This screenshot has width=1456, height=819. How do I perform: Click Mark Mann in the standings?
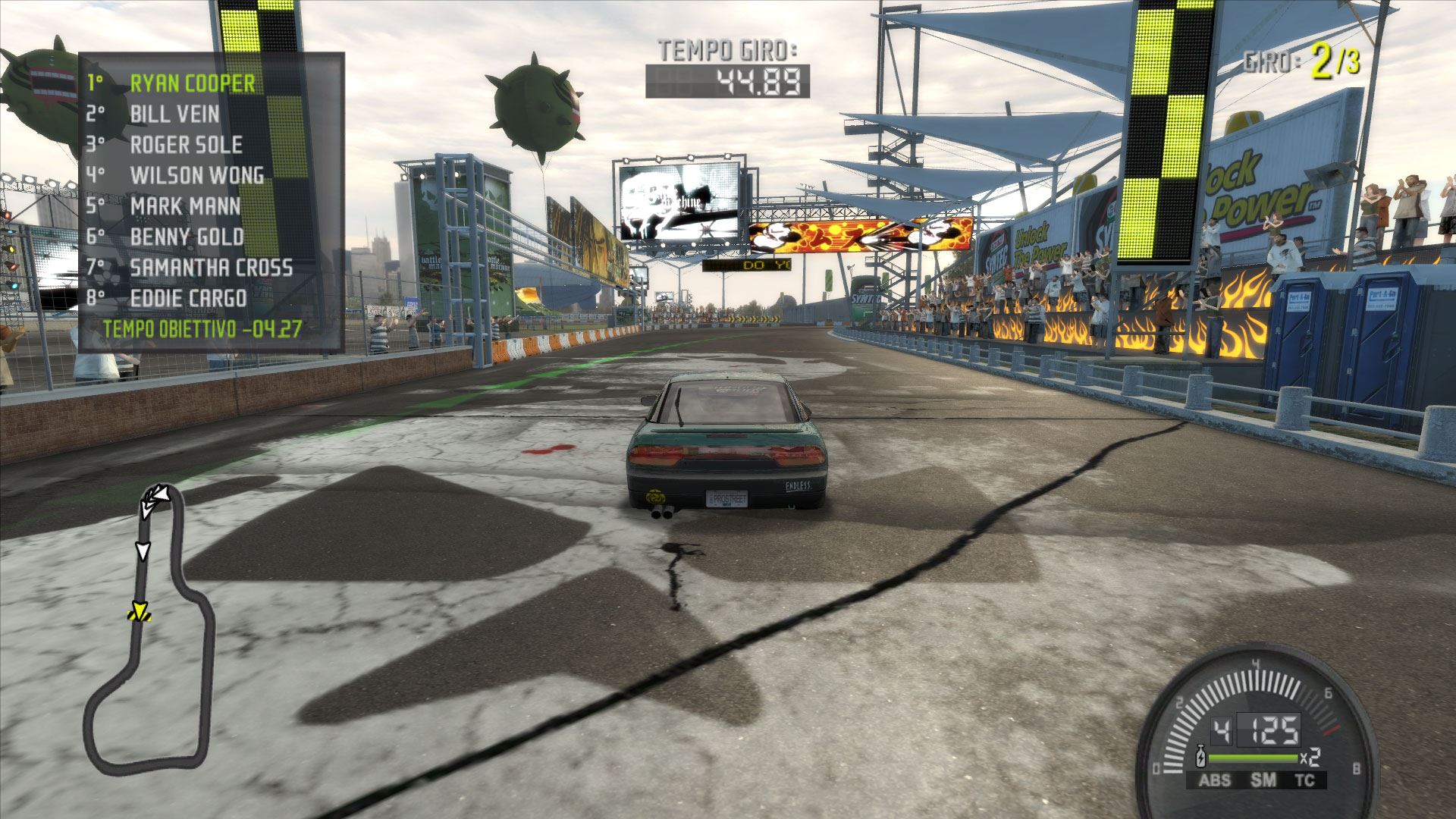coord(185,206)
